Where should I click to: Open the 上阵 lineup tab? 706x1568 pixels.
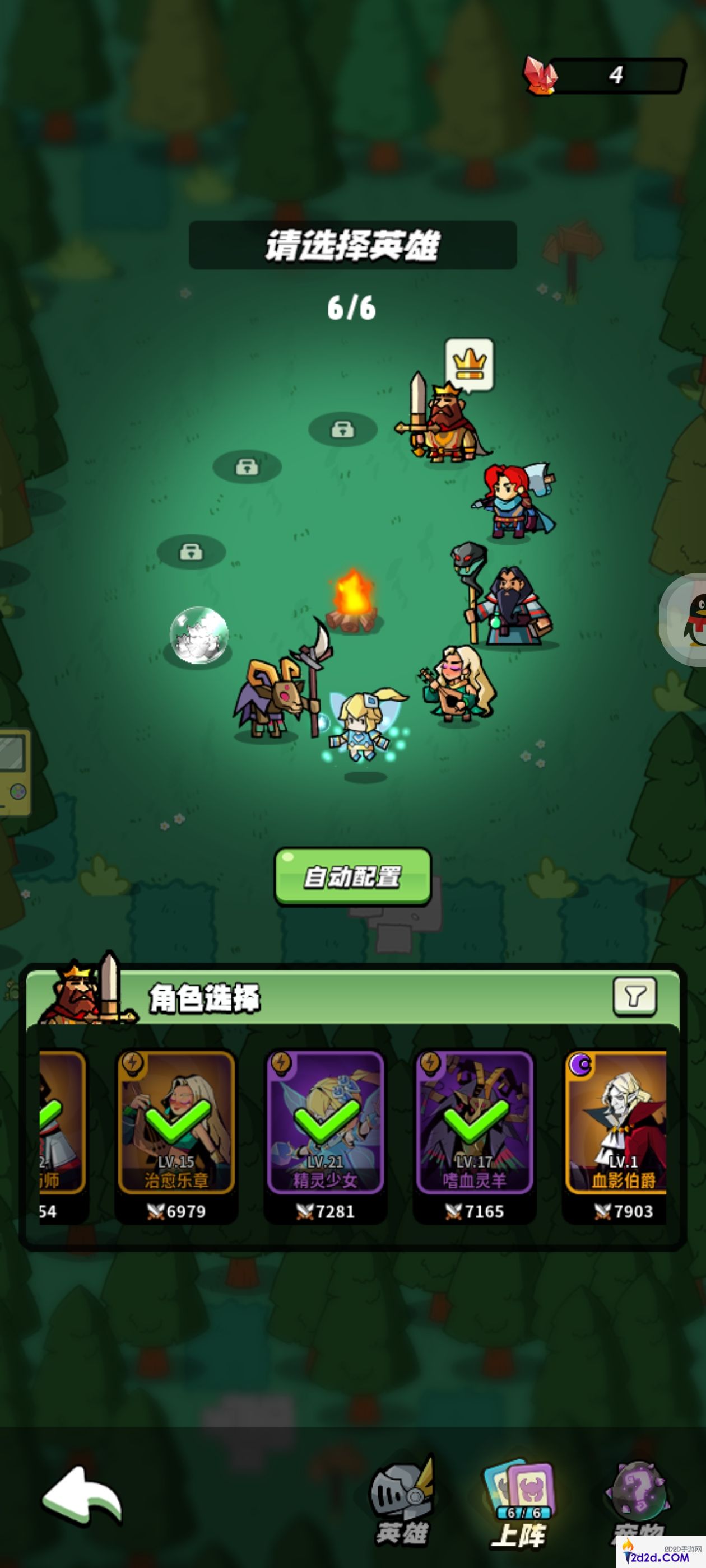pyautogui.click(x=519, y=1504)
